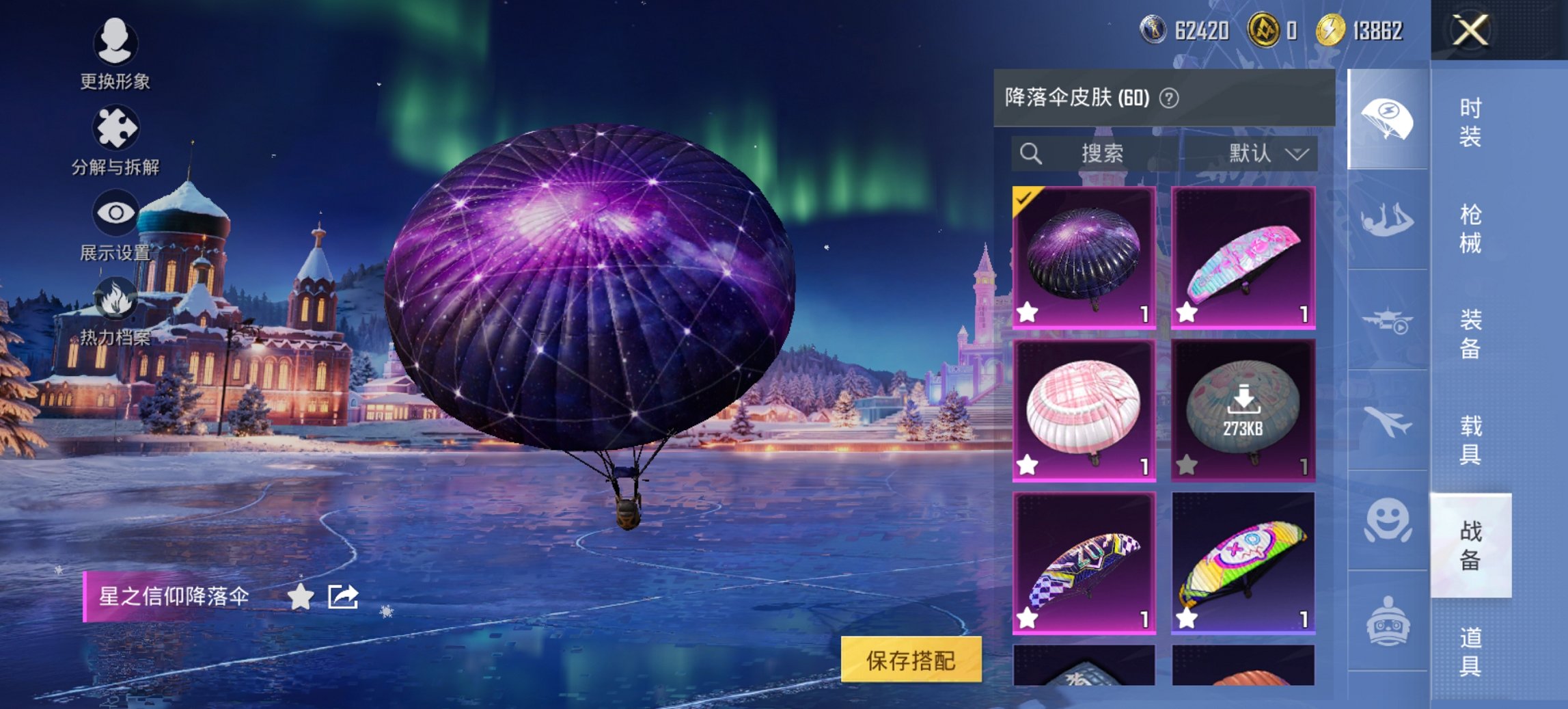Select the pink plaid parachute thumbnail

tap(1086, 410)
